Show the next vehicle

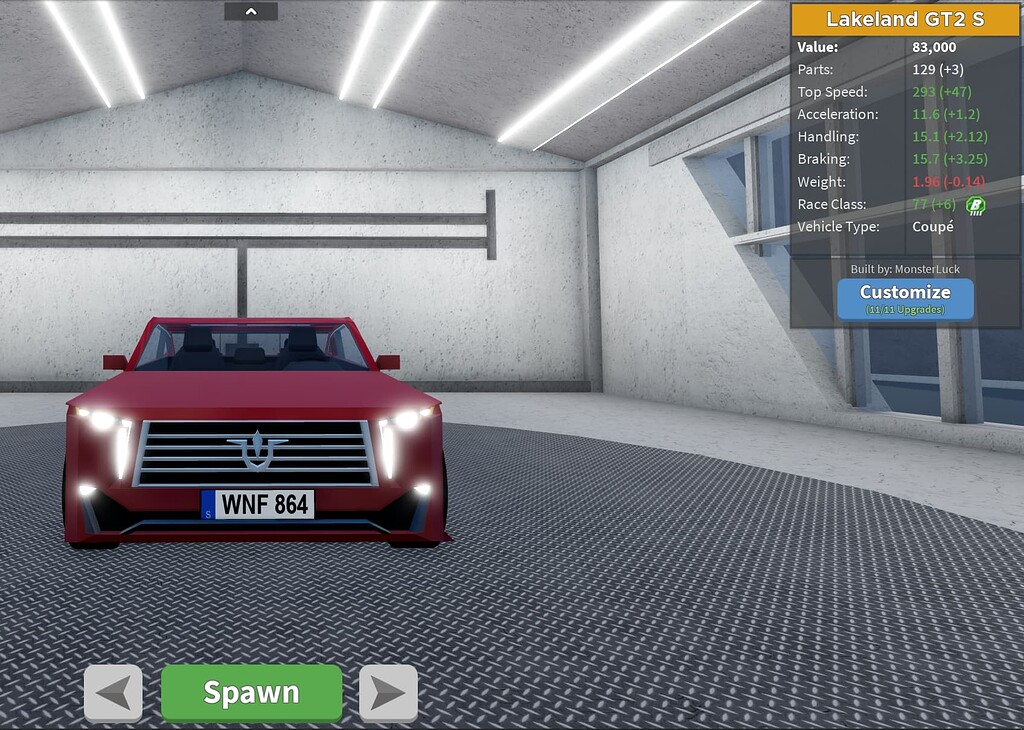[388, 692]
